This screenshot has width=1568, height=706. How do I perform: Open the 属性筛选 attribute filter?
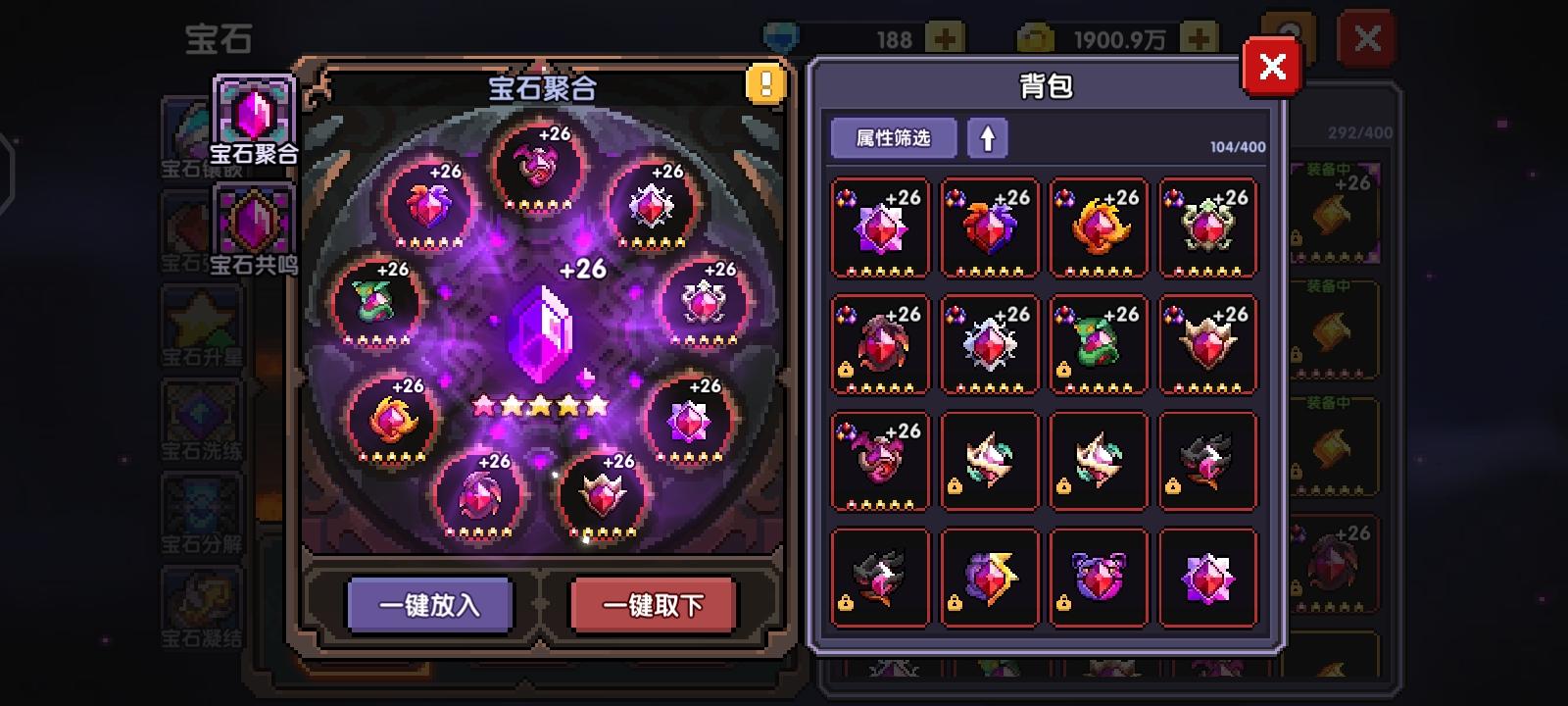tap(894, 137)
